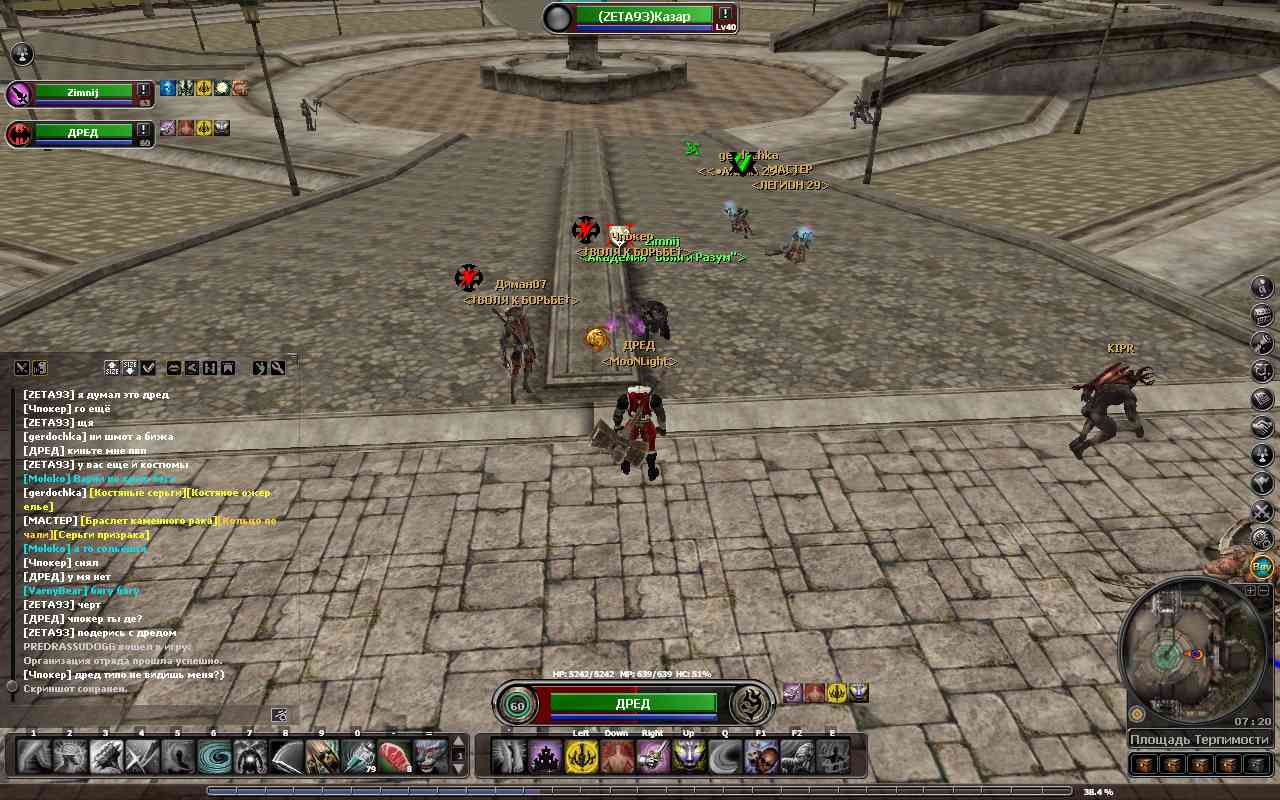Toggle the chat checkmark filter button

(148, 368)
